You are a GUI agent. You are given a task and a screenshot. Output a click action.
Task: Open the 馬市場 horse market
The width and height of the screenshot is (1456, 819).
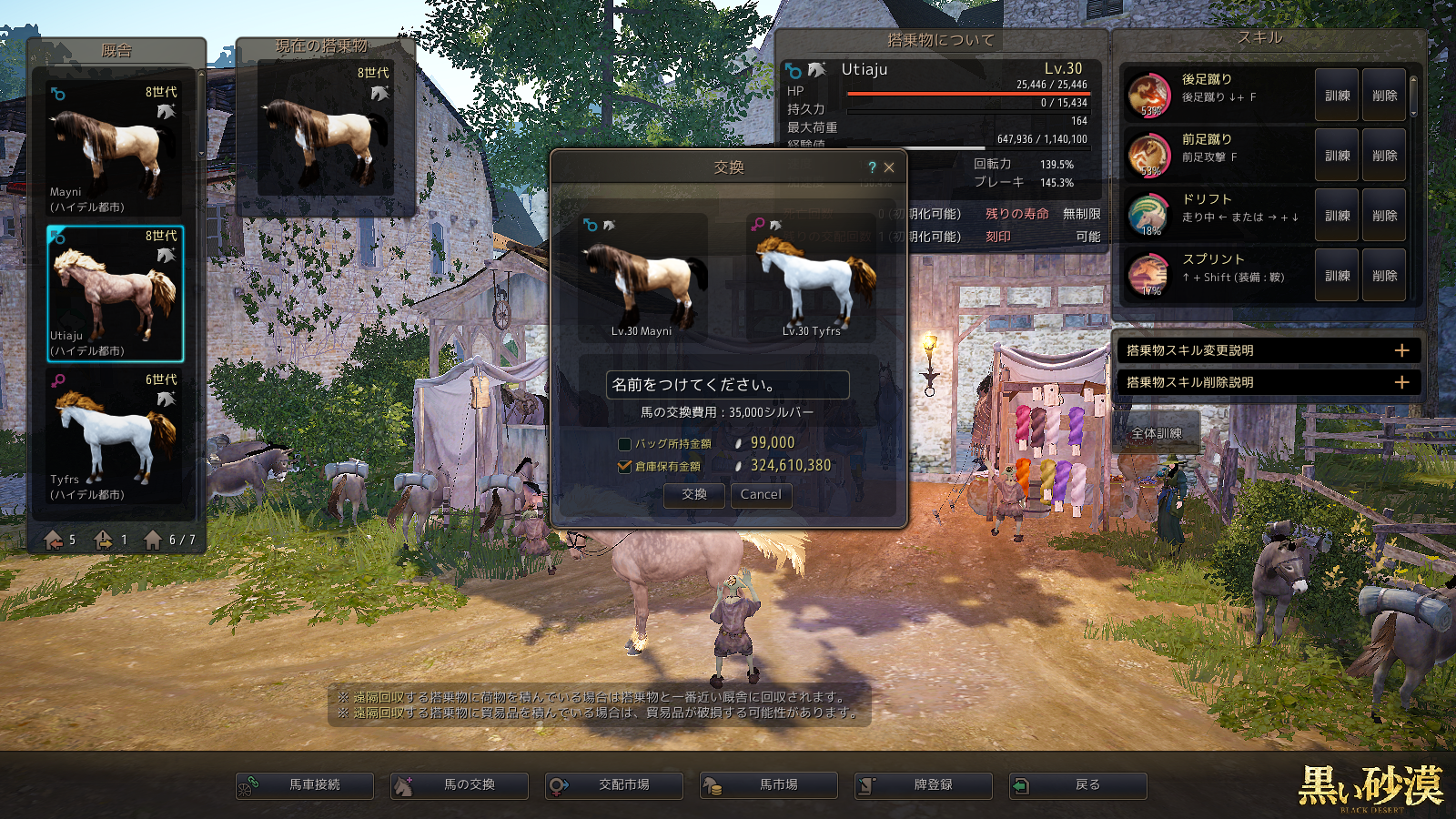click(x=769, y=785)
